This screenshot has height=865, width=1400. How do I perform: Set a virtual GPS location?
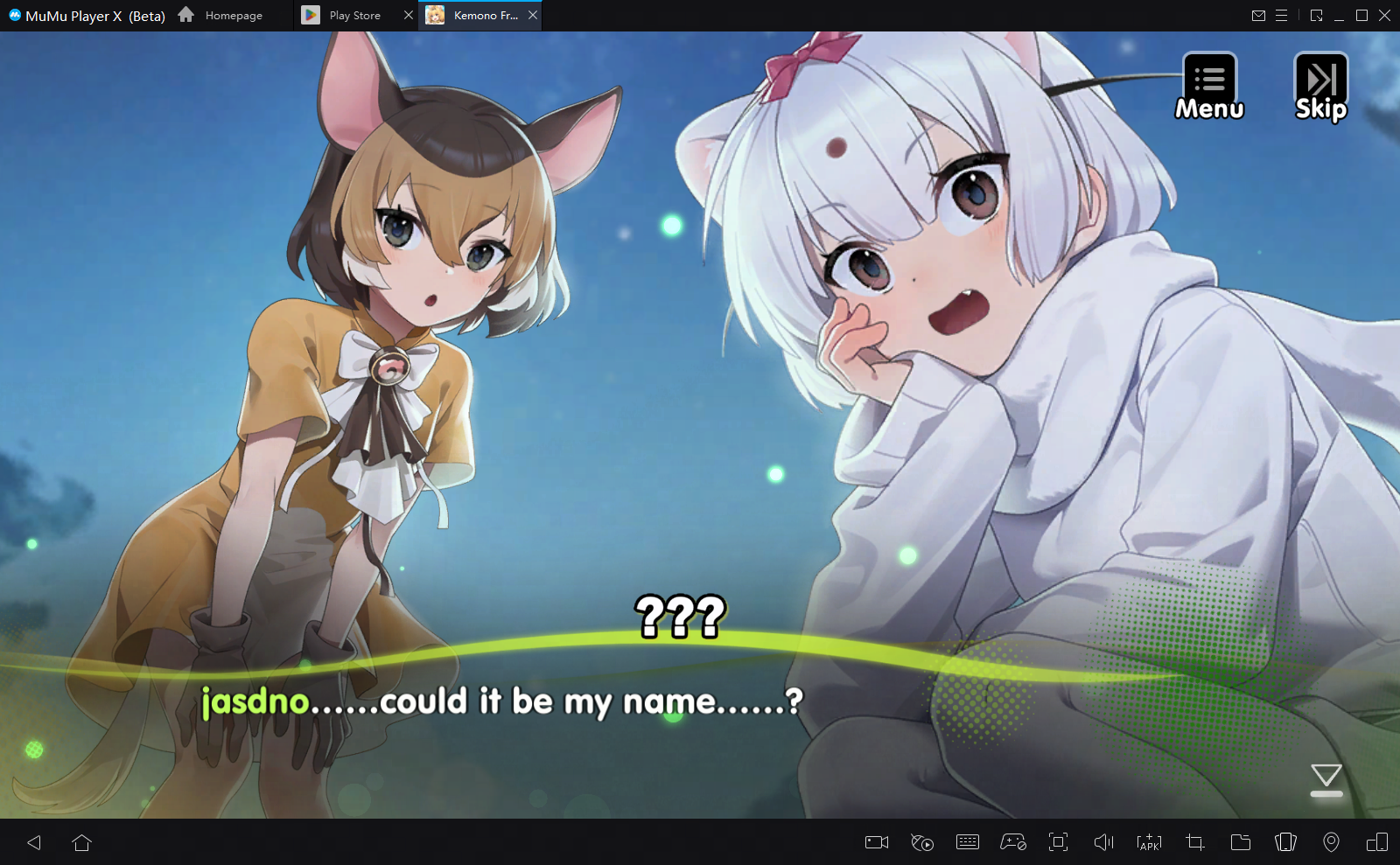click(1331, 842)
